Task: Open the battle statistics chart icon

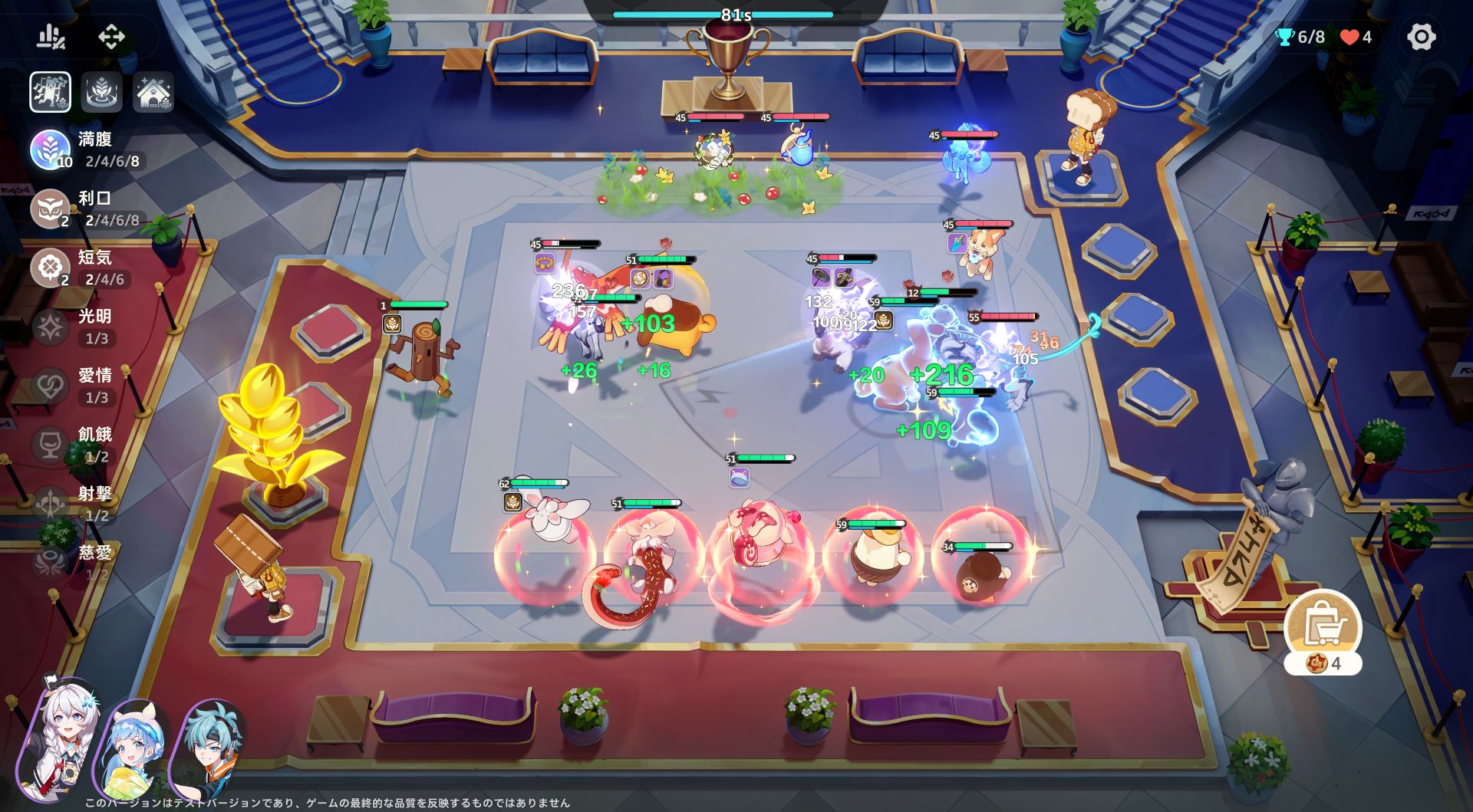Action: [x=51, y=36]
